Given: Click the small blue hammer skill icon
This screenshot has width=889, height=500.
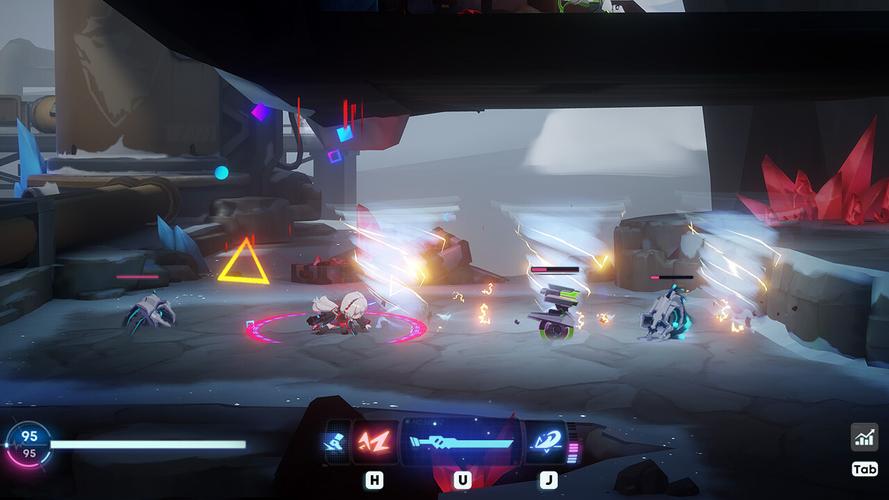Looking at the screenshot, I should click(x=336, y=443).
